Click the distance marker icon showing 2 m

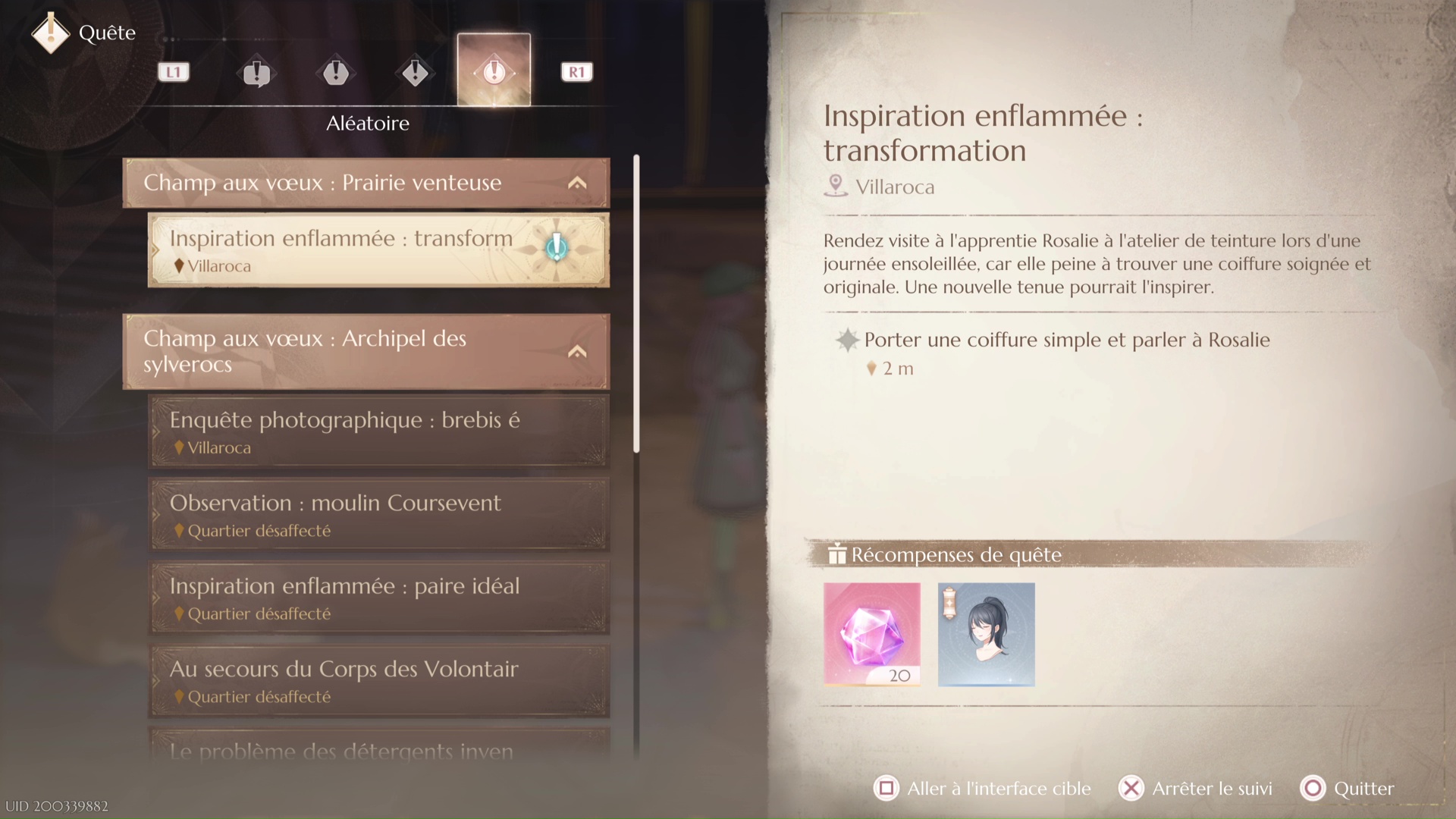872,369
